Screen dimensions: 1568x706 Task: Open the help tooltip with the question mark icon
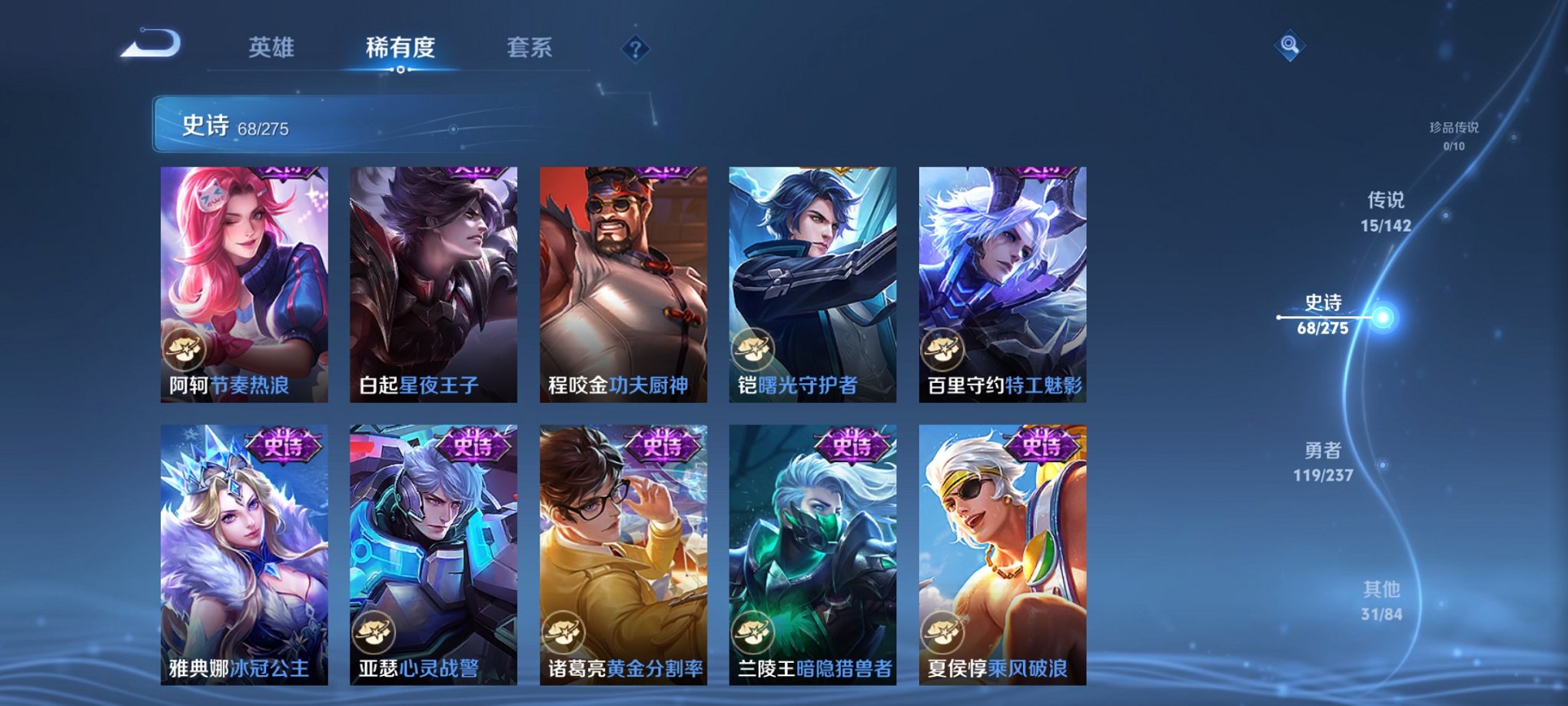tap(634, 48)
